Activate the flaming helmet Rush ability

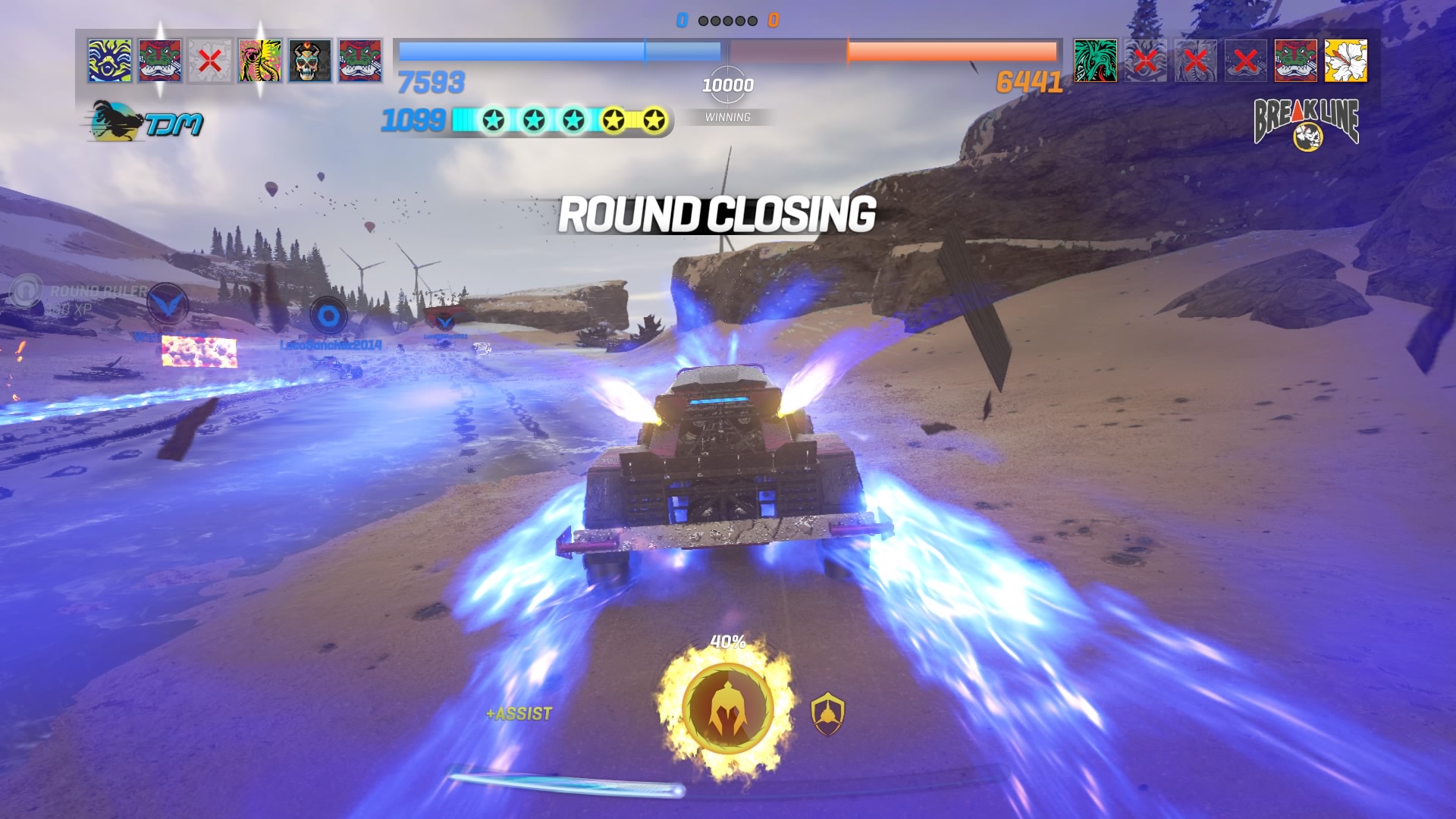[x=726, y=708]
